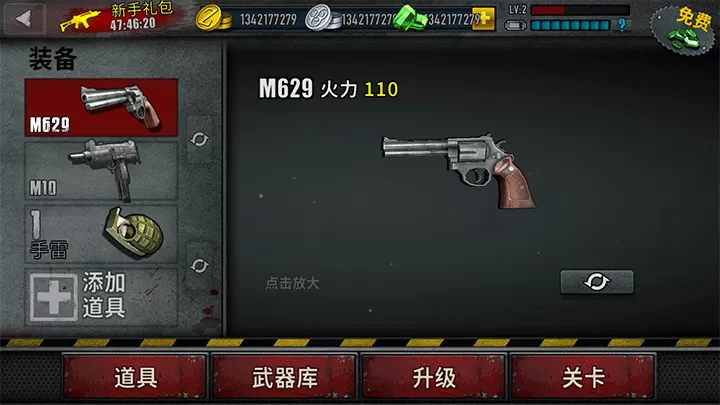This screenshot has width=720, height=405.
Task: Open the 添加道具 add item slot
Action: tap(101, 296)
